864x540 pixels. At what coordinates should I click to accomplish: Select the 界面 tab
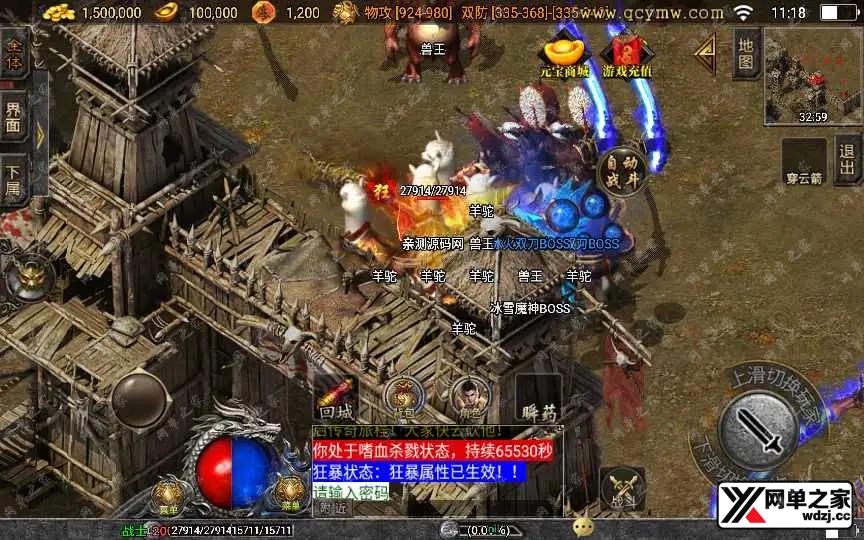tap(13, 115)
